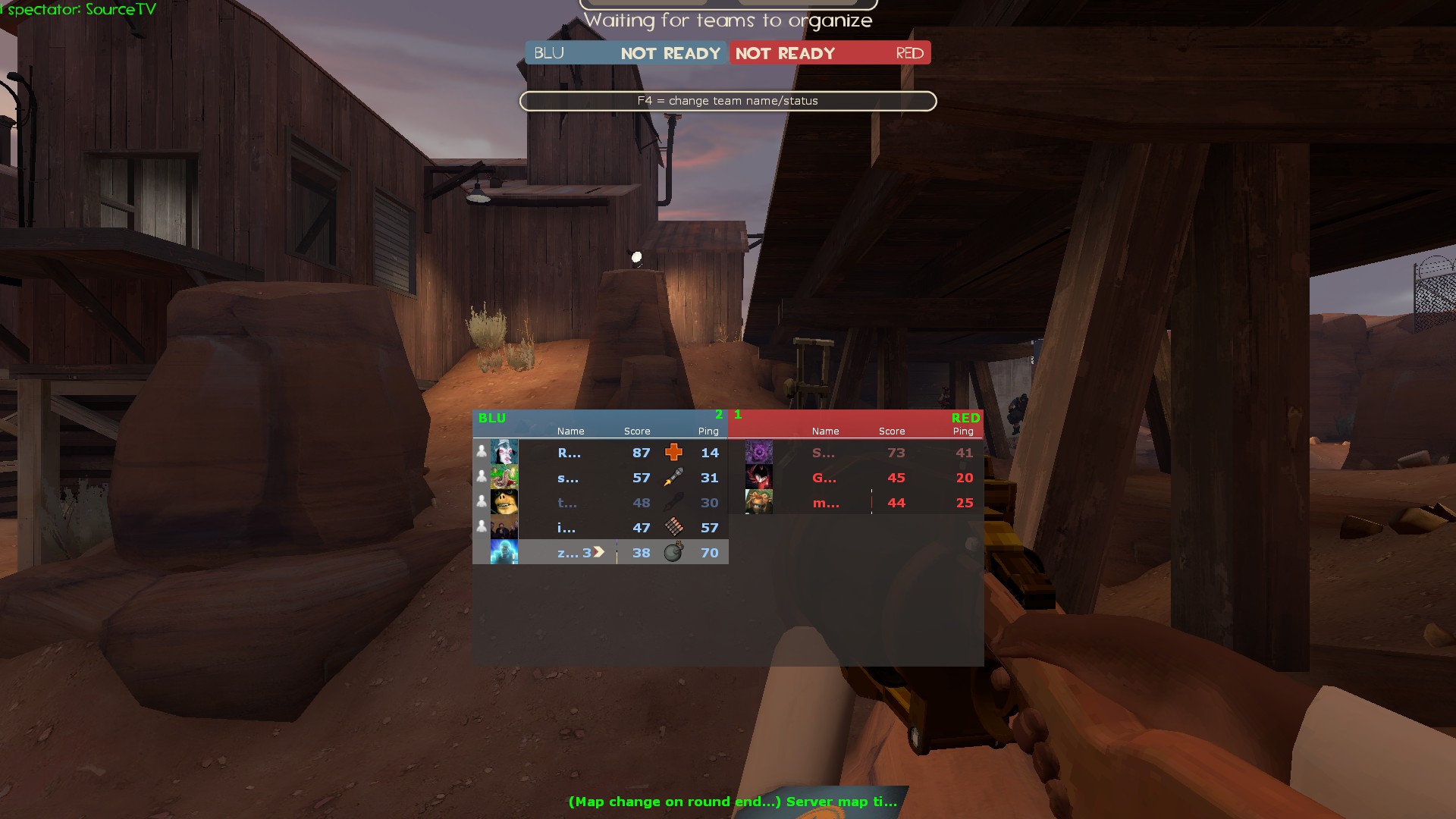Select BLU player s... with score 57

pos(600,478)
